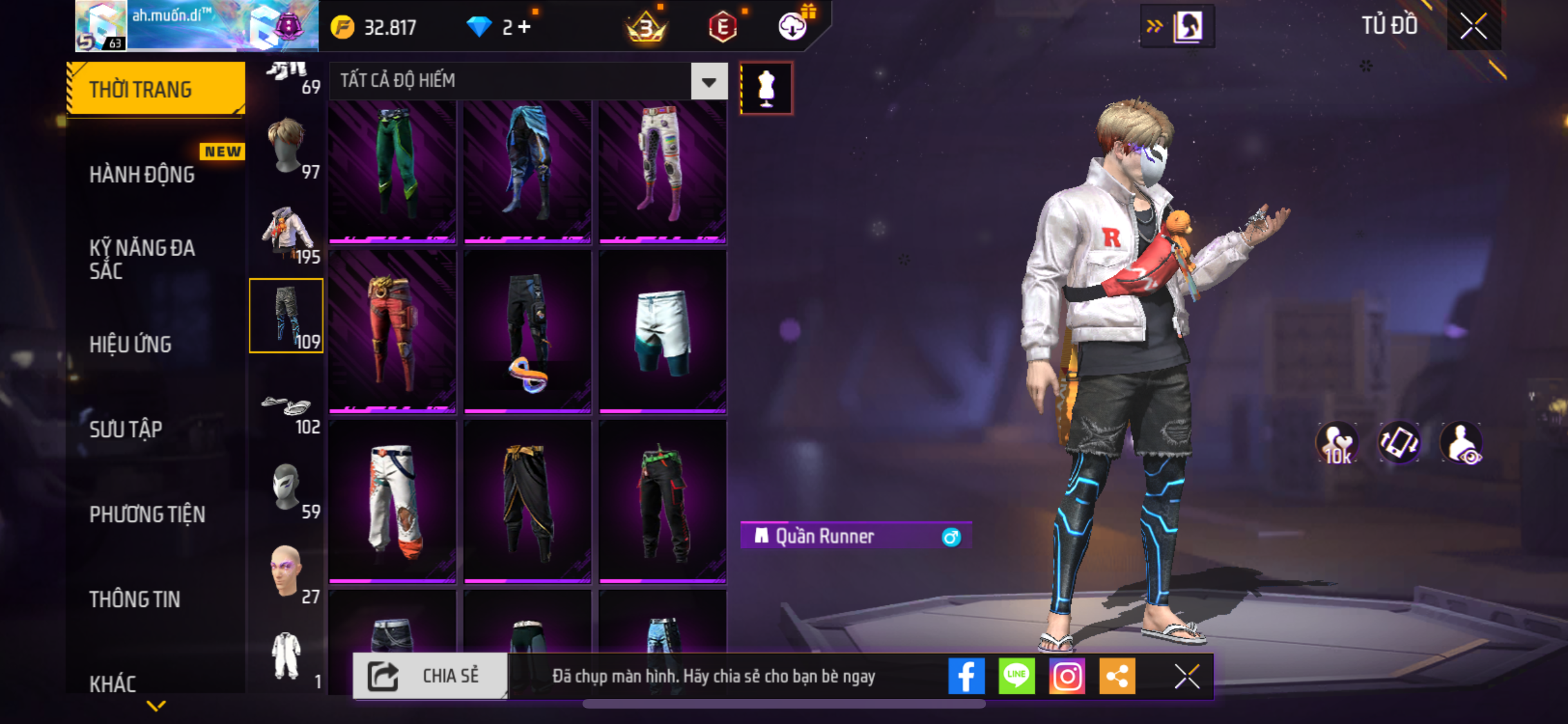Image resolution: width=1568 pixels, height=724 pixels.
Task: Go to the Sưu Tập section
Action: (126, 429)
